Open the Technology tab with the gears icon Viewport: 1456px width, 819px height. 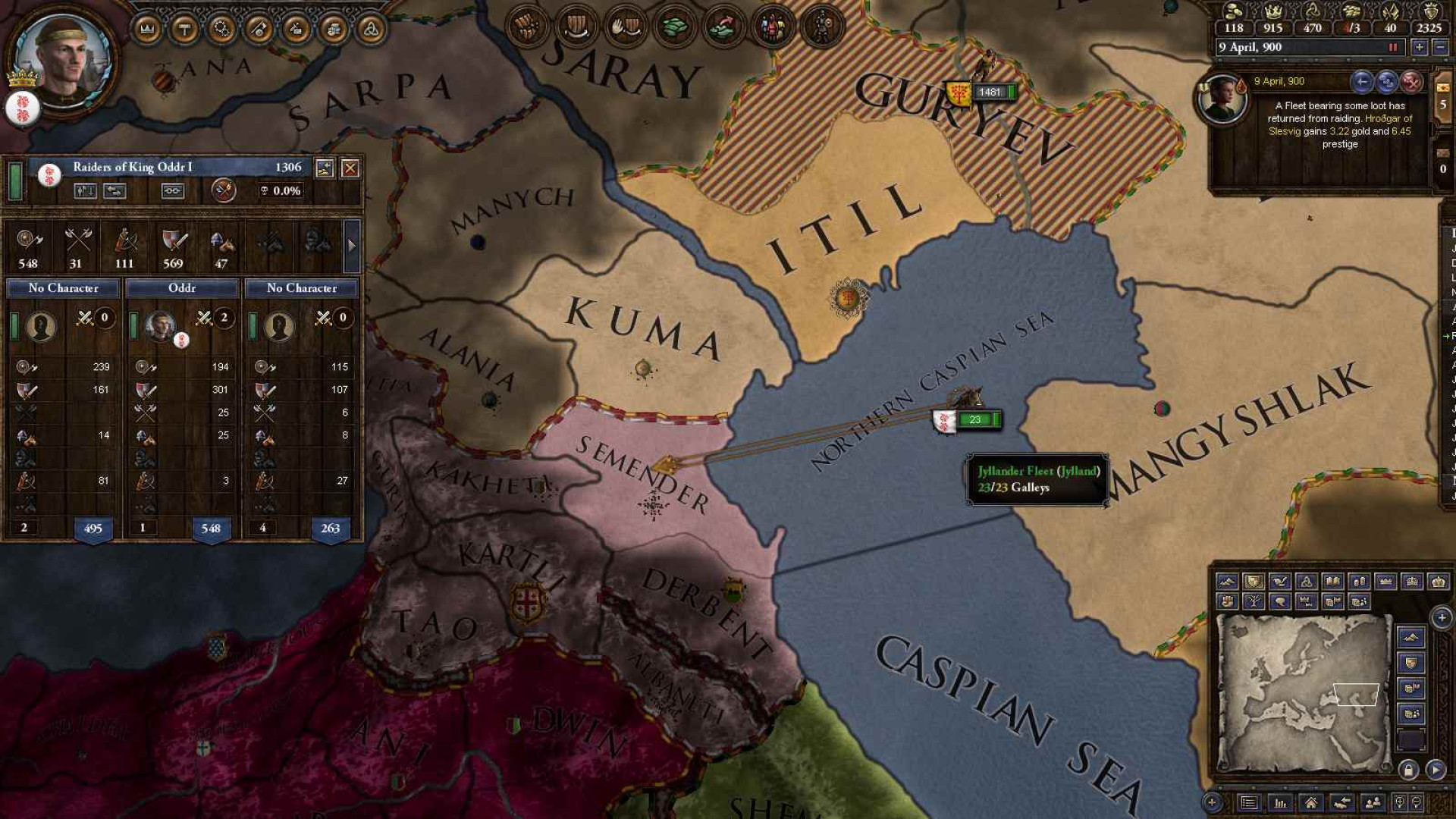pos(222,29)
